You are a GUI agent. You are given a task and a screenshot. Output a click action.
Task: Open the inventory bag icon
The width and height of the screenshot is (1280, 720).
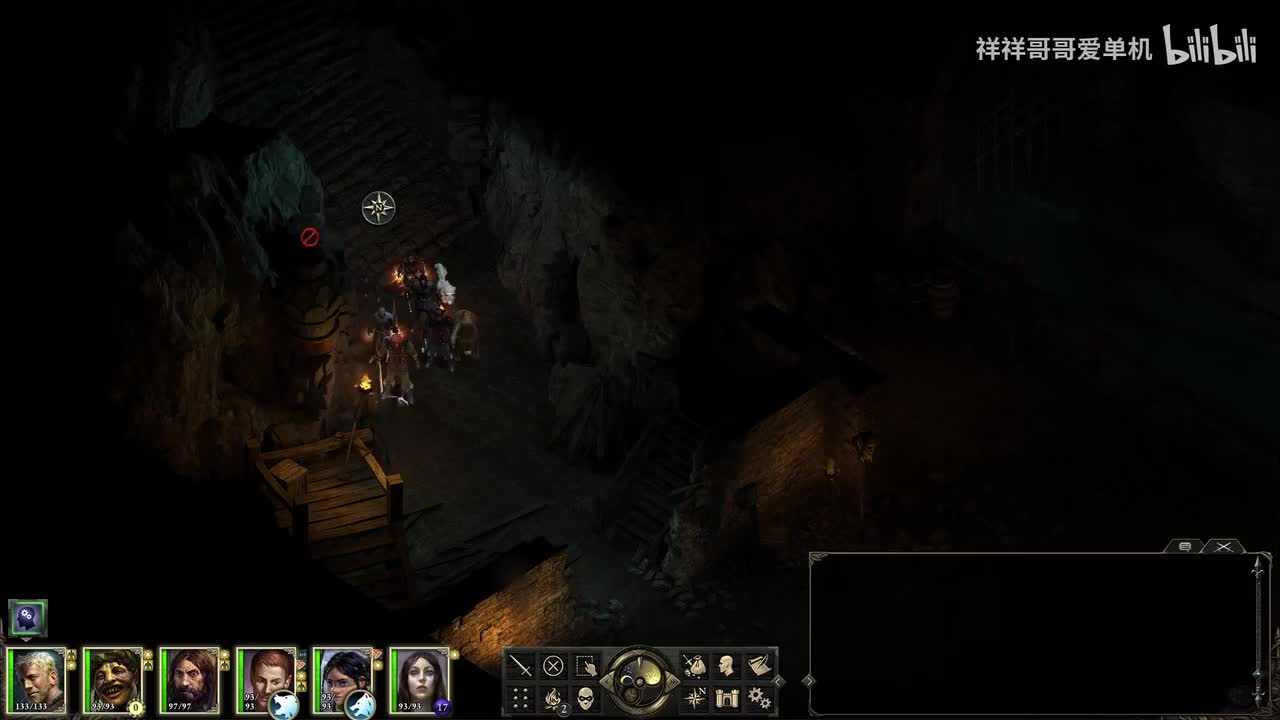(x=694, y=666)
